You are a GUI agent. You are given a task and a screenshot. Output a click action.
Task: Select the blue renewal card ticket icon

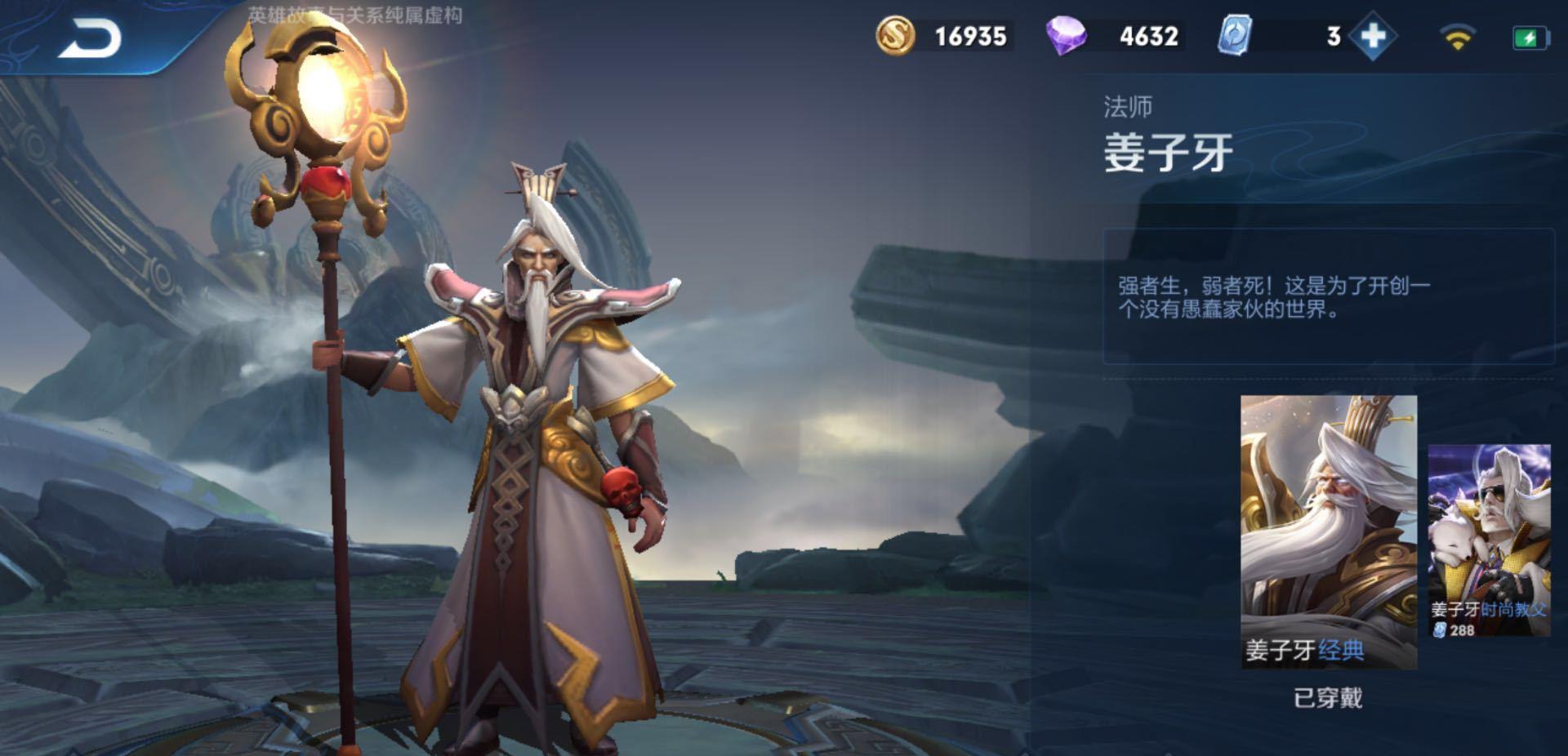coord(1235,34)
